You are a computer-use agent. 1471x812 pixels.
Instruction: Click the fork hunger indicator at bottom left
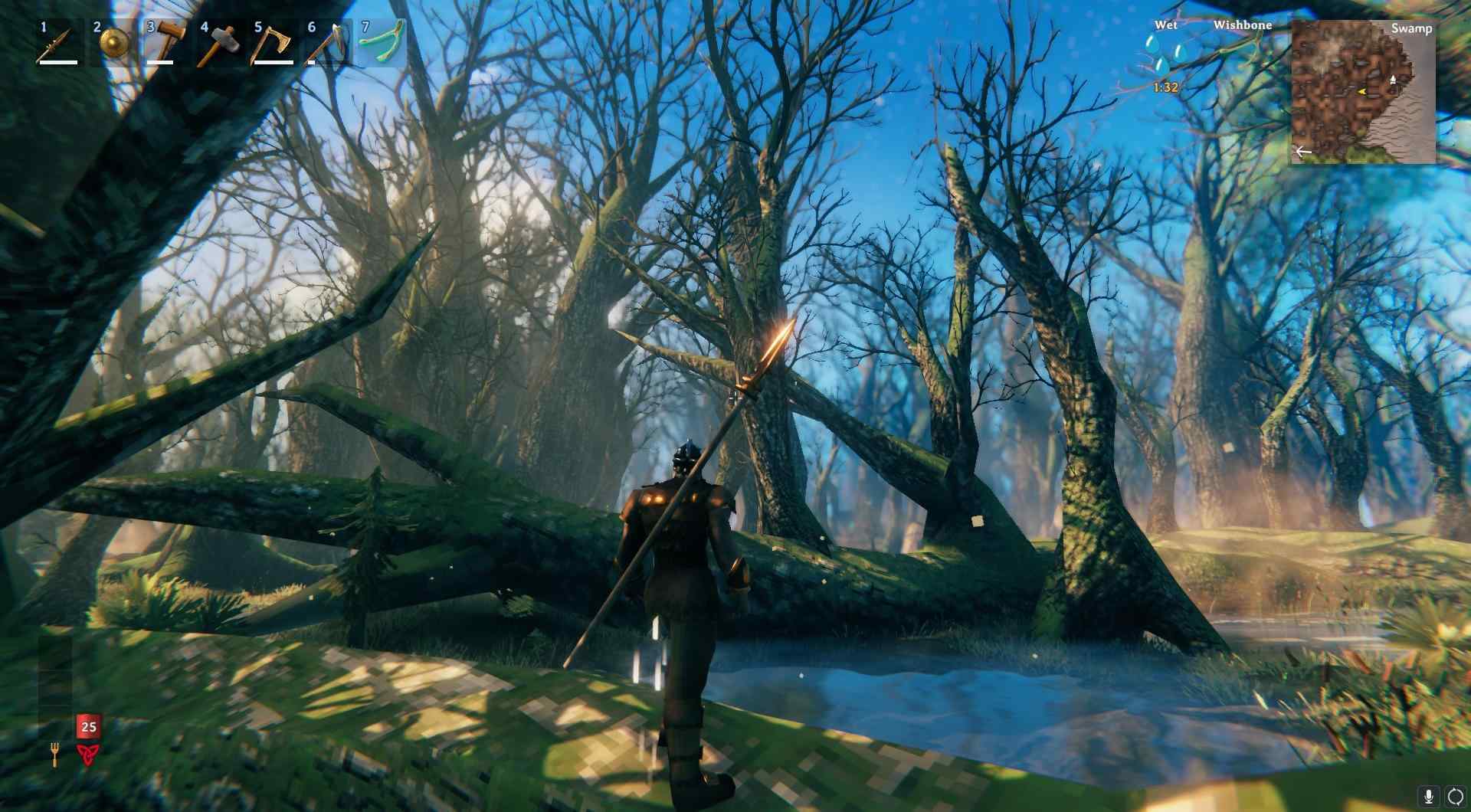(55, 755)
